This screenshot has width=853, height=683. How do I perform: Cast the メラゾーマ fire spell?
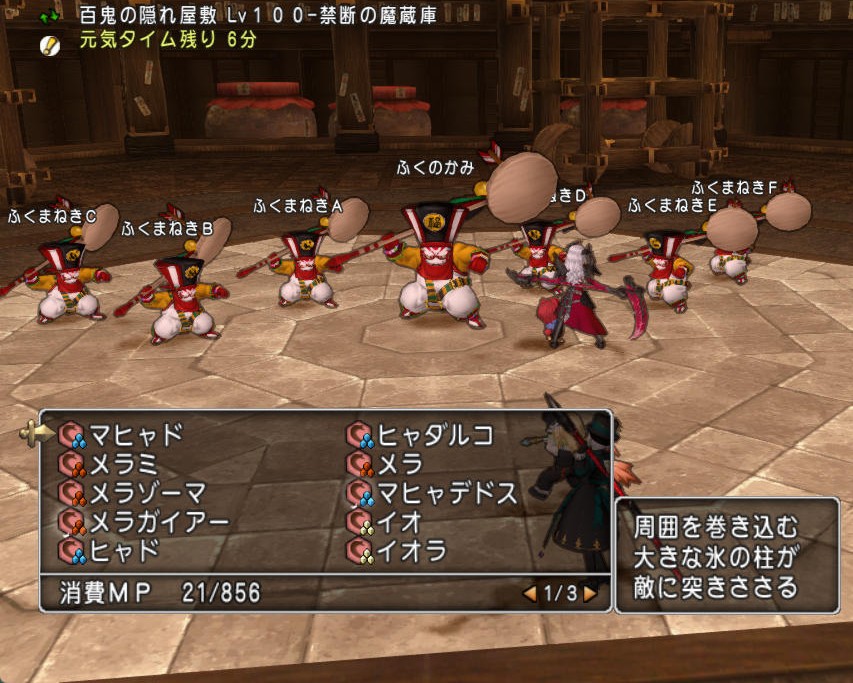pyautogui.click(x=148, y=493)
